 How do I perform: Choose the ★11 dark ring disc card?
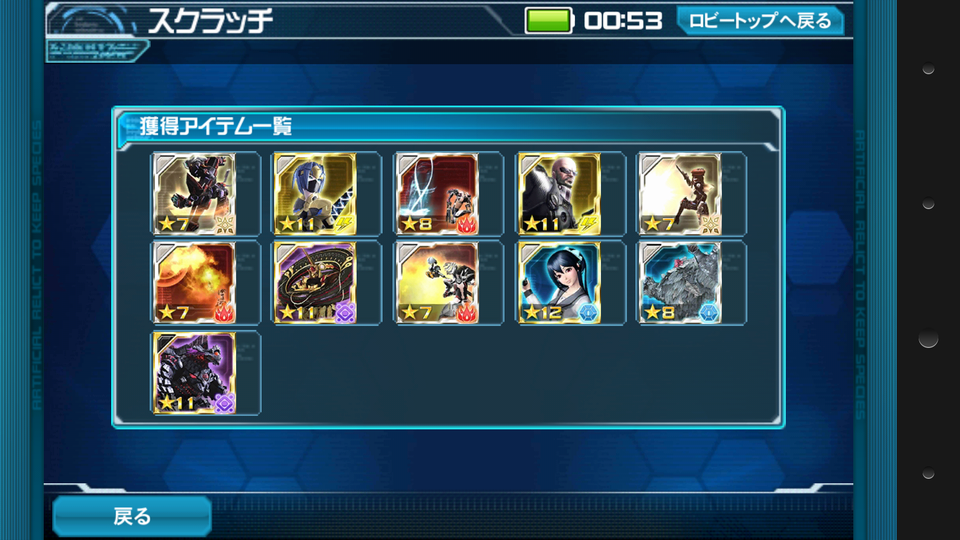coord(315,283)
